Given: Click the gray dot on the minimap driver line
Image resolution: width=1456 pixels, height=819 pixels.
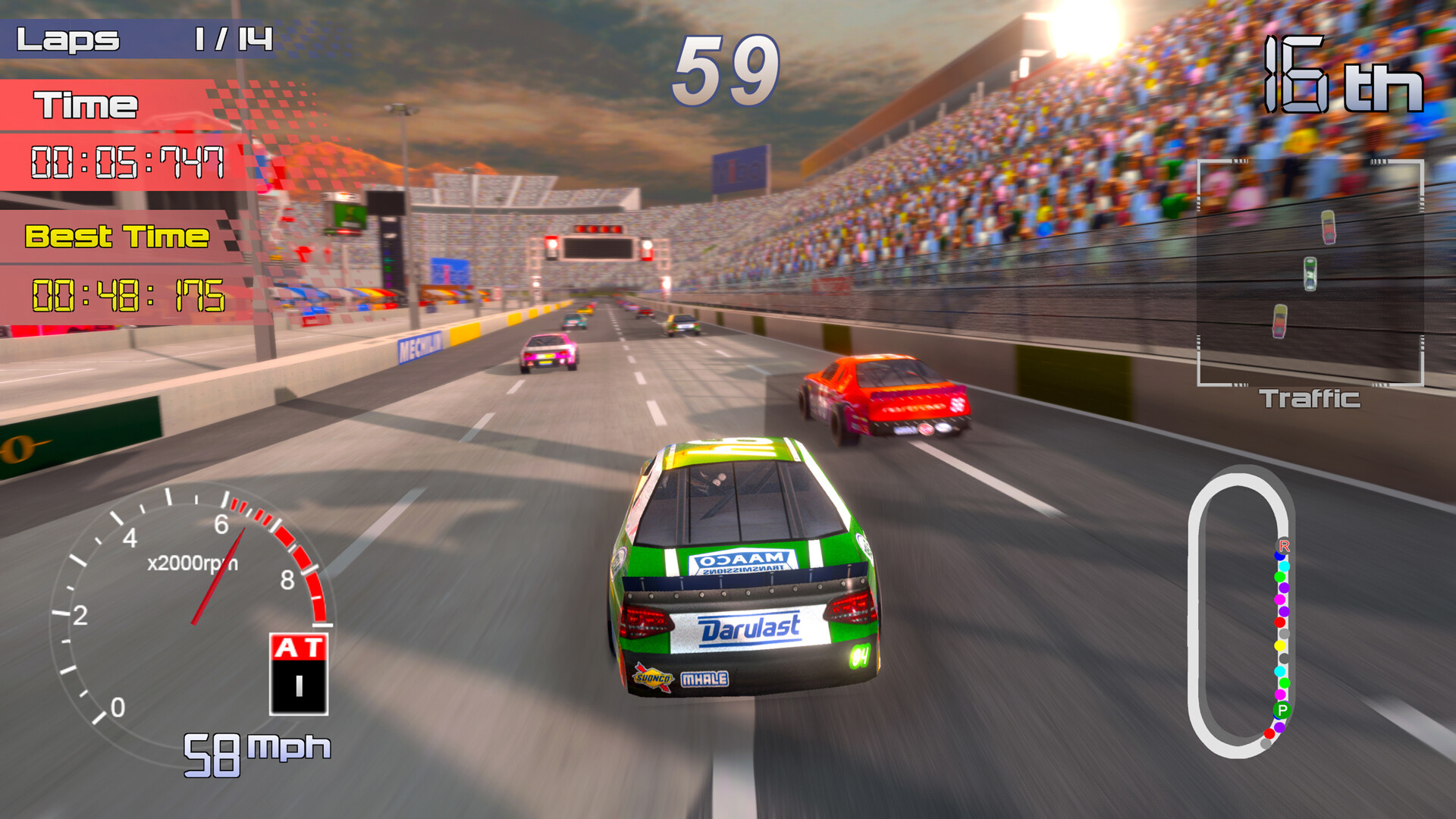Looking at the screenshot, I should [1284, 633].
